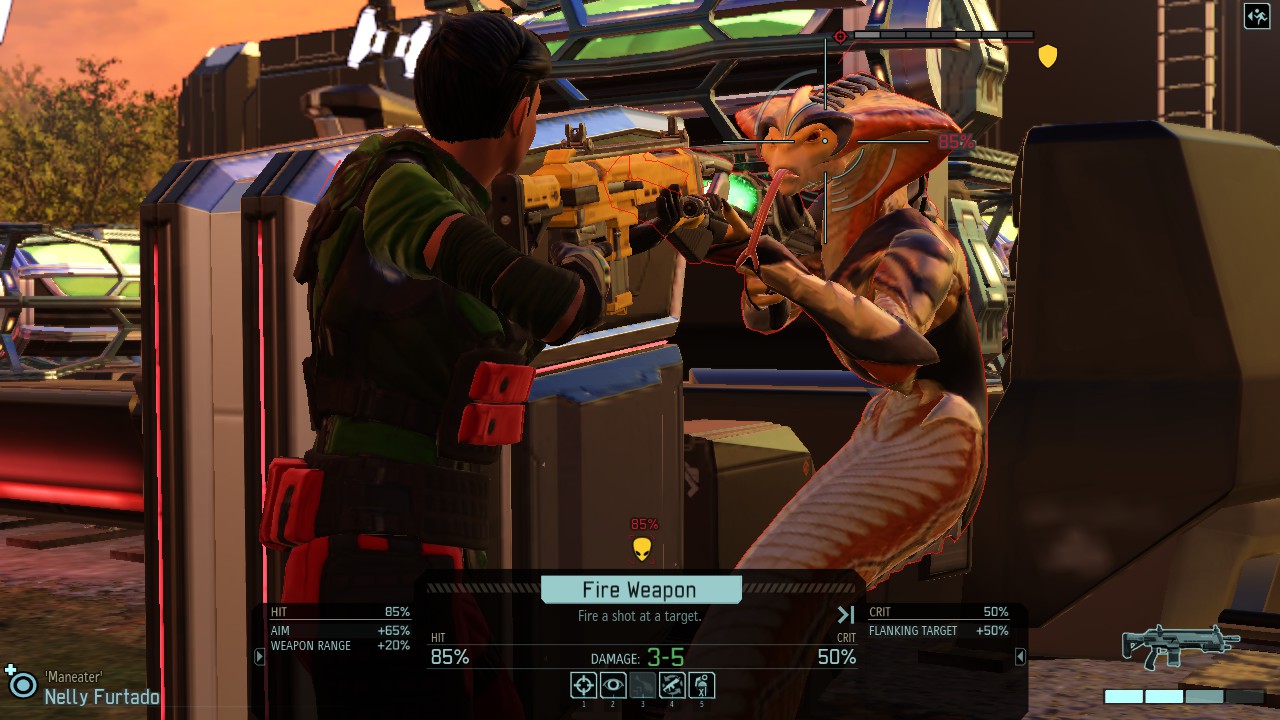The image size is (1280, 720).
Task: Collapse the hit chance breakdown panel
Action: pyautogui.click(x=259, y=657)
